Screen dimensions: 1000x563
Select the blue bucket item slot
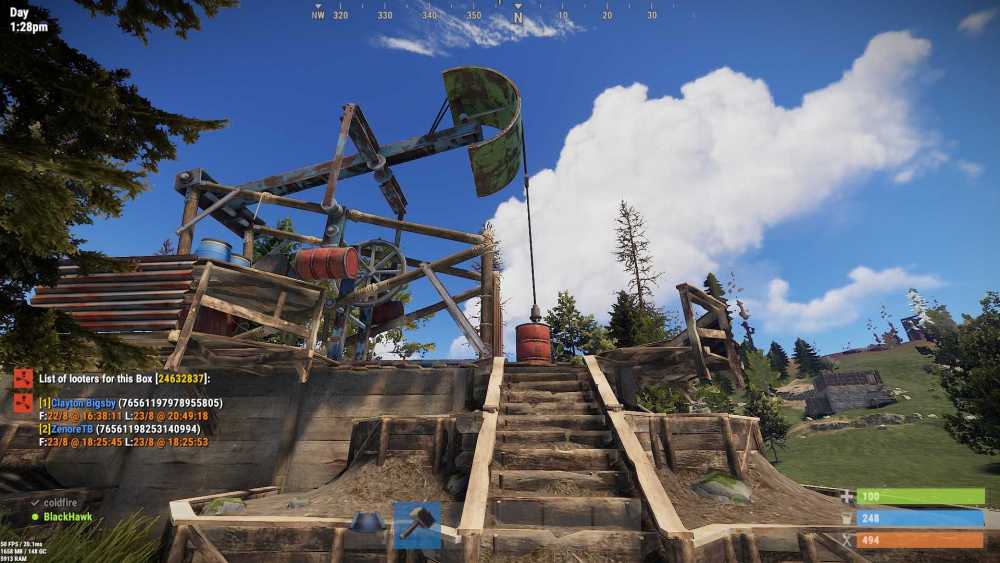368,523
